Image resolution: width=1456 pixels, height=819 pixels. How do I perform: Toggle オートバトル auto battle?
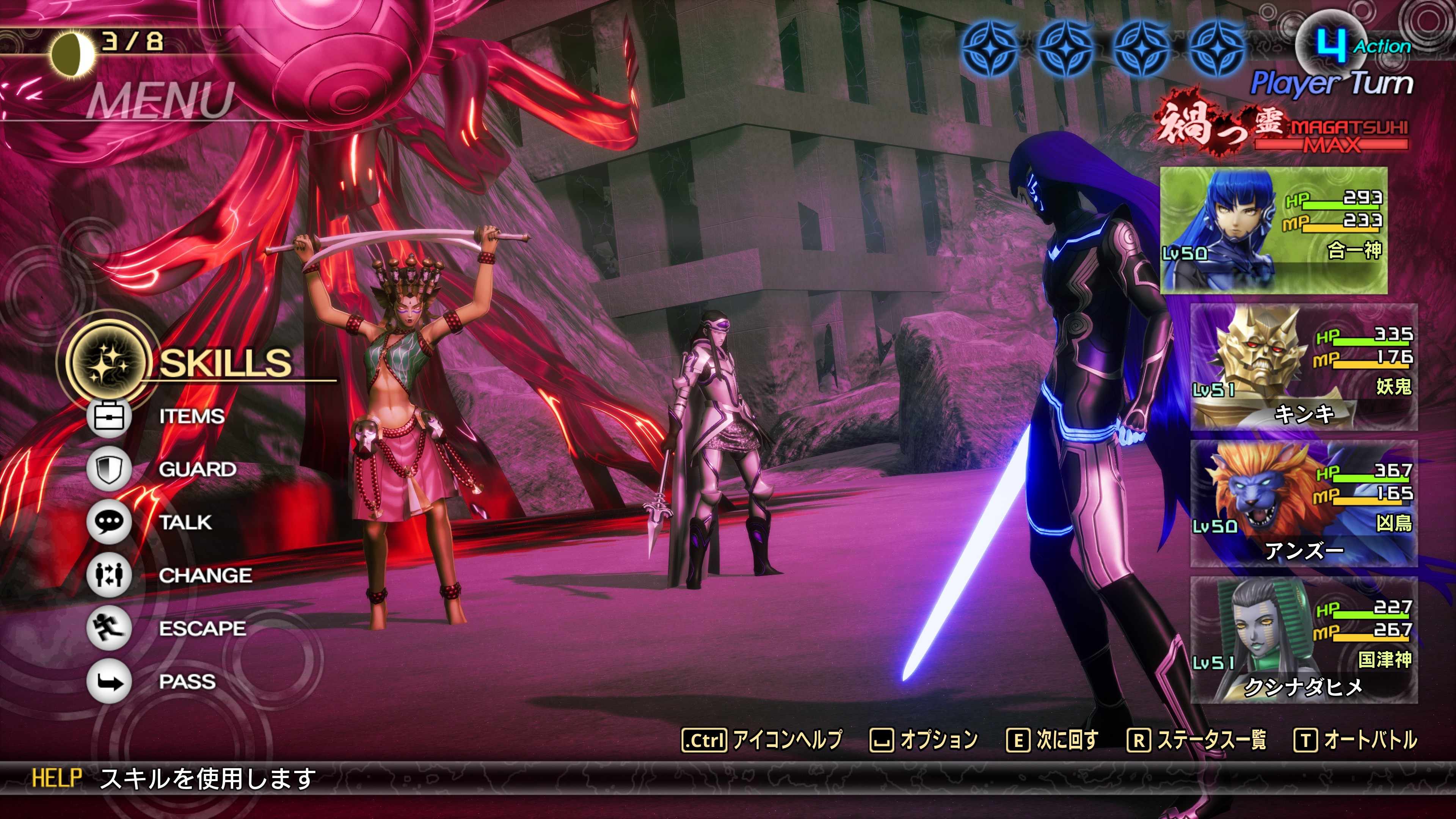pyautogui.click(x=1356, y=740)
